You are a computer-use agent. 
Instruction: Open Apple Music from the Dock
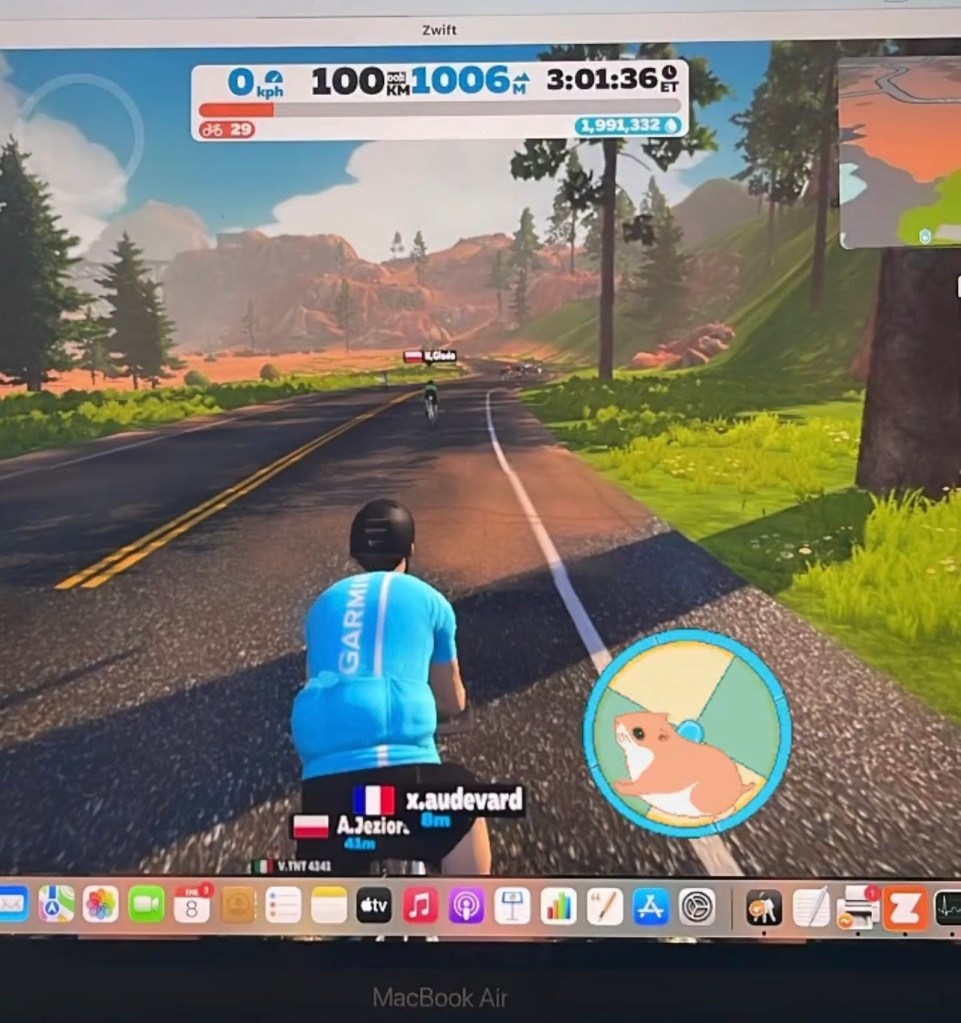pos(421,905)
